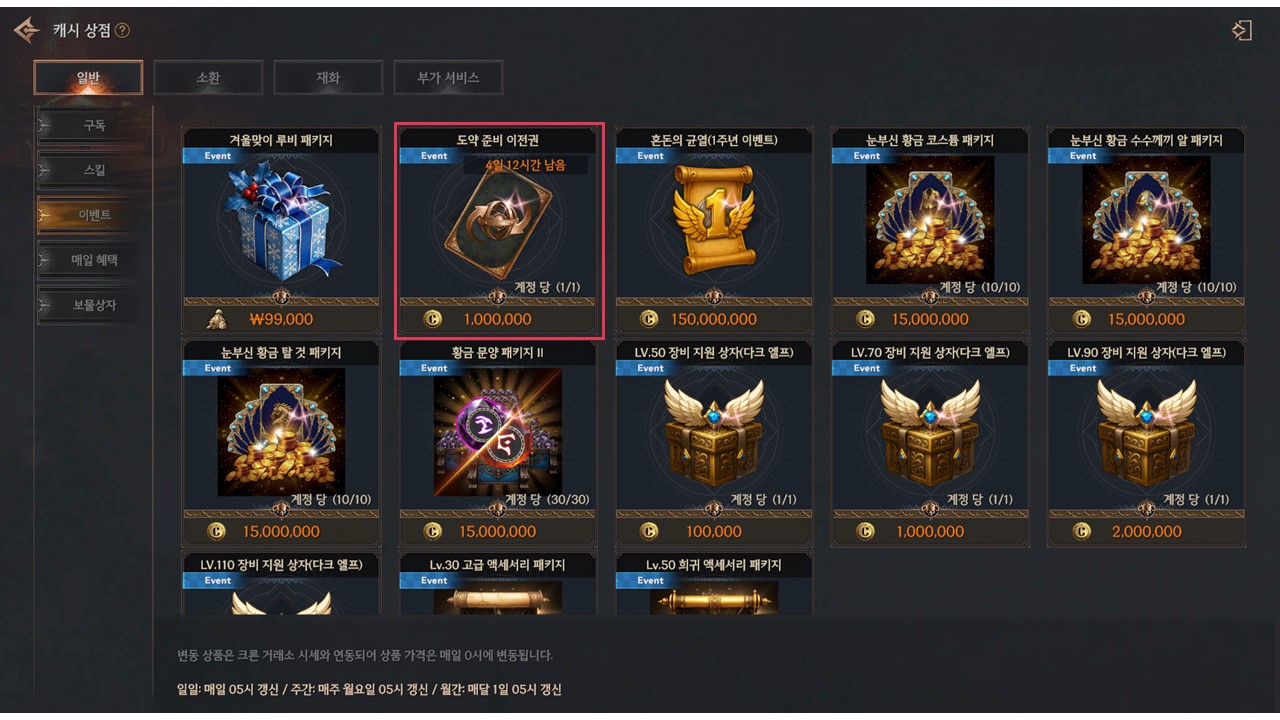Select the 이벤트 category
This screenshot has width=1280, height=720.
[93, 215]
